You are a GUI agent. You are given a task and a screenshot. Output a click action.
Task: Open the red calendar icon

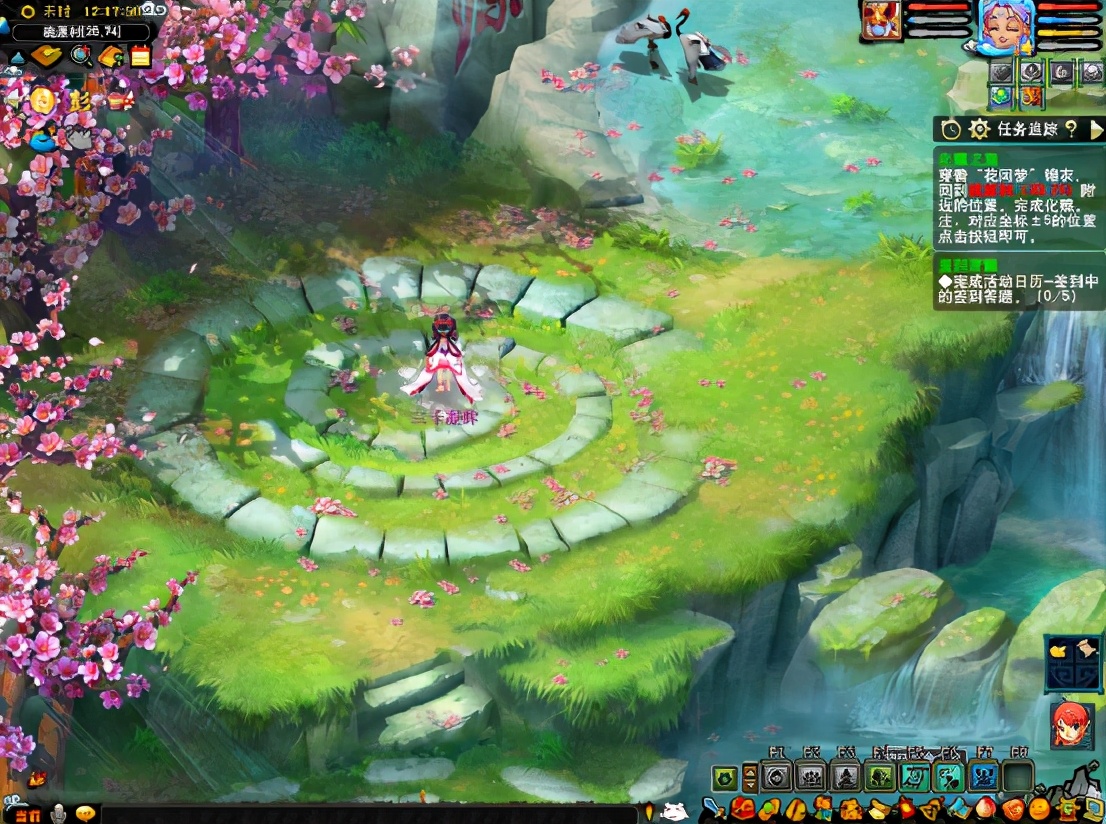point(140,56)
